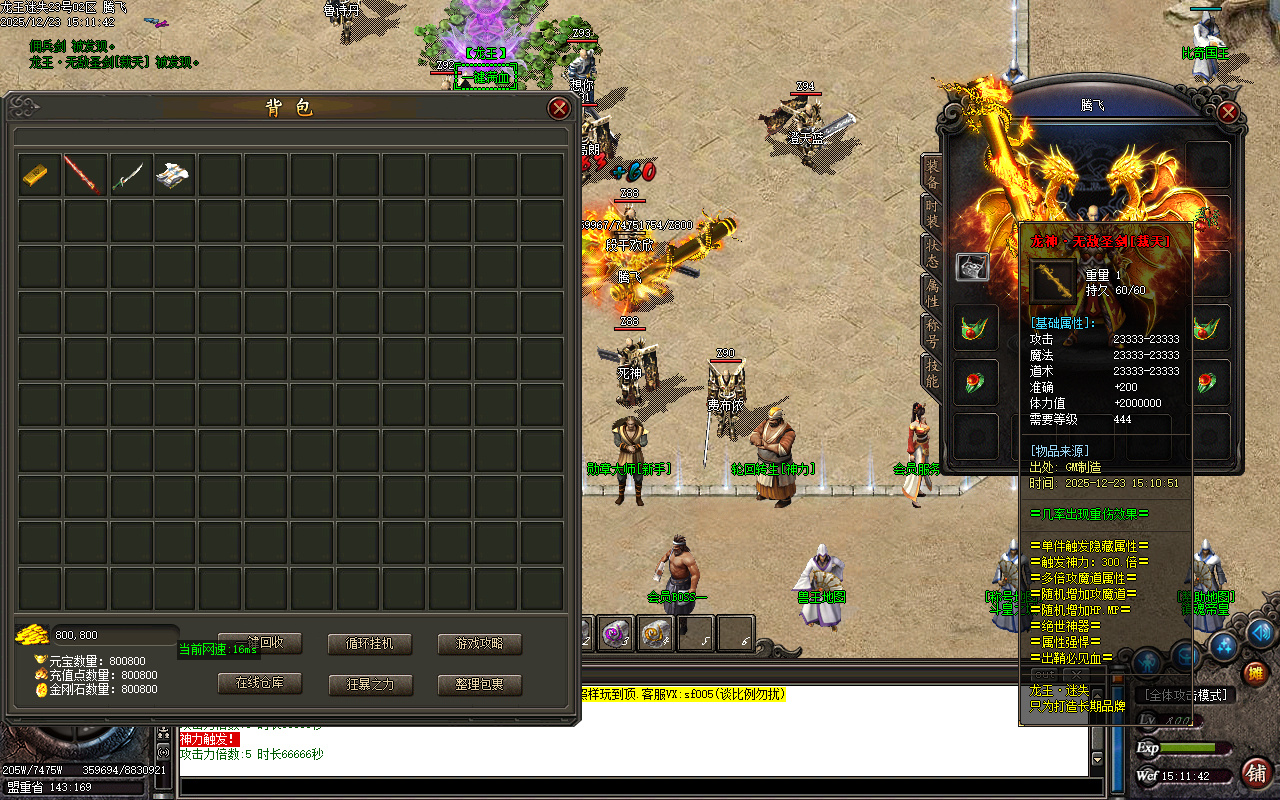
Task: Activate the 循环挂机 auto-farm button
Action: tap(370, 644)
